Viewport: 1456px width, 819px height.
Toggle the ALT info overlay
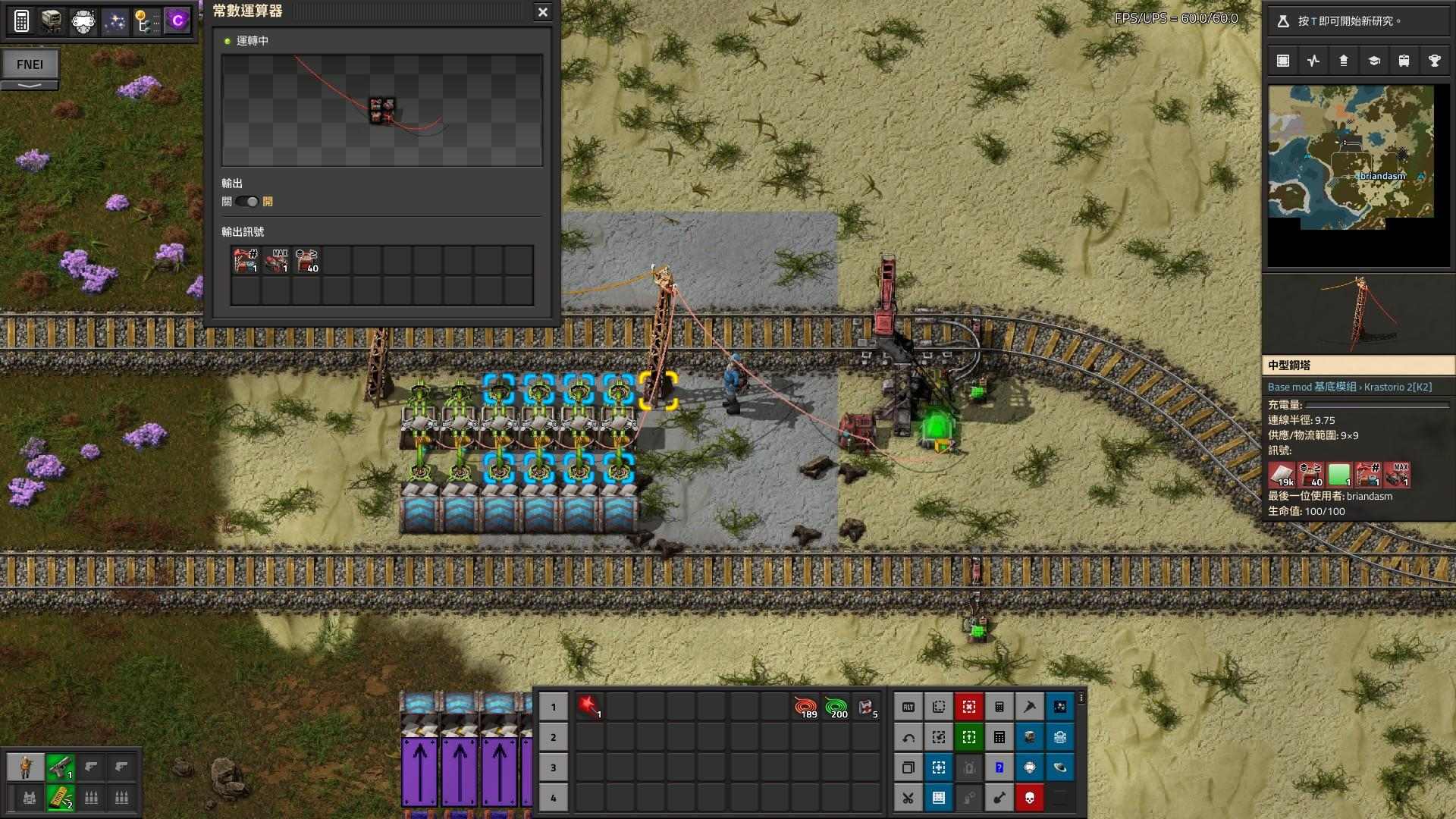(908, 706)
